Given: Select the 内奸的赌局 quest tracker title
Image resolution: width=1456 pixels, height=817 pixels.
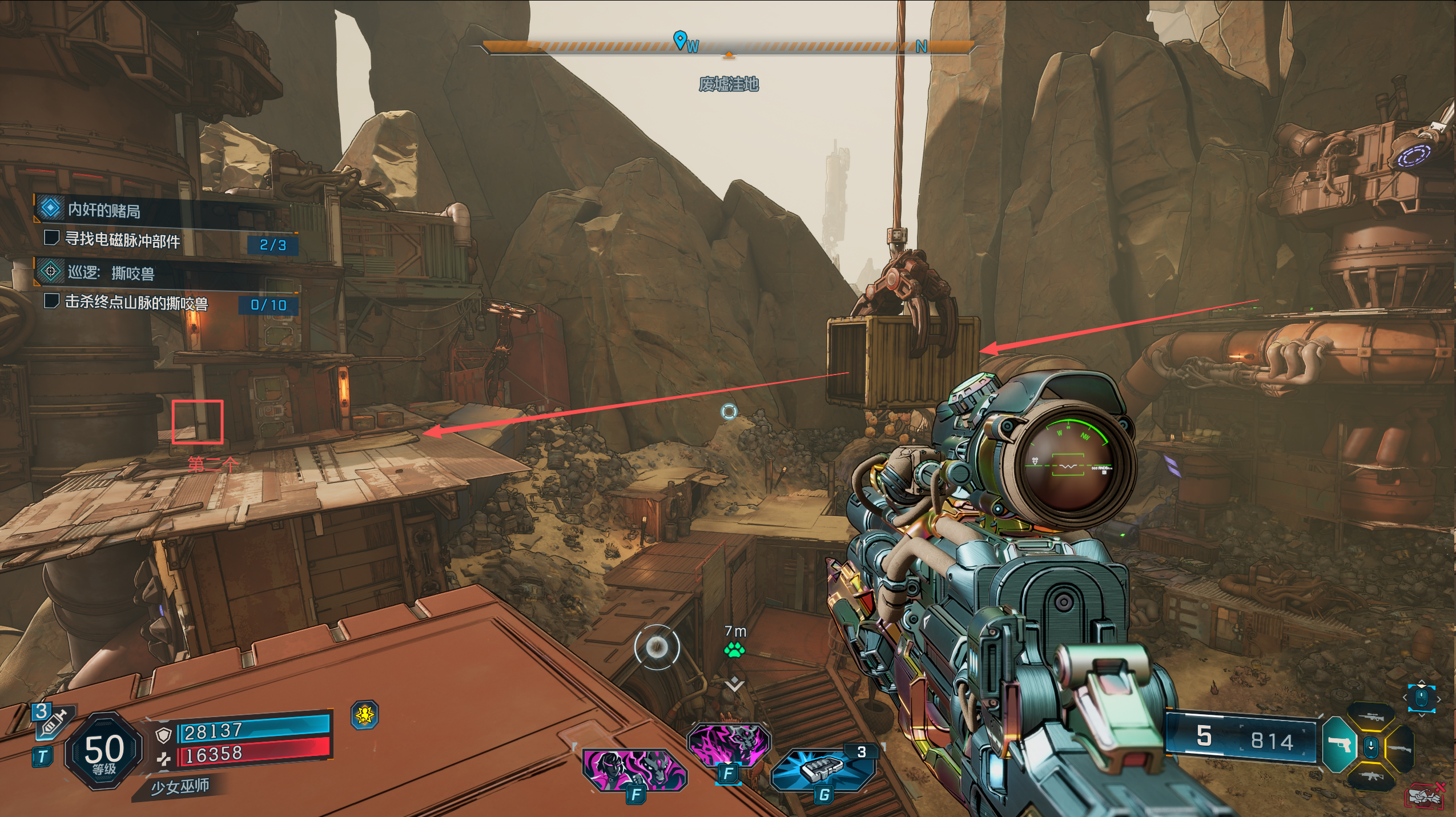Looking at the screenshot, I should pos(104,210).
